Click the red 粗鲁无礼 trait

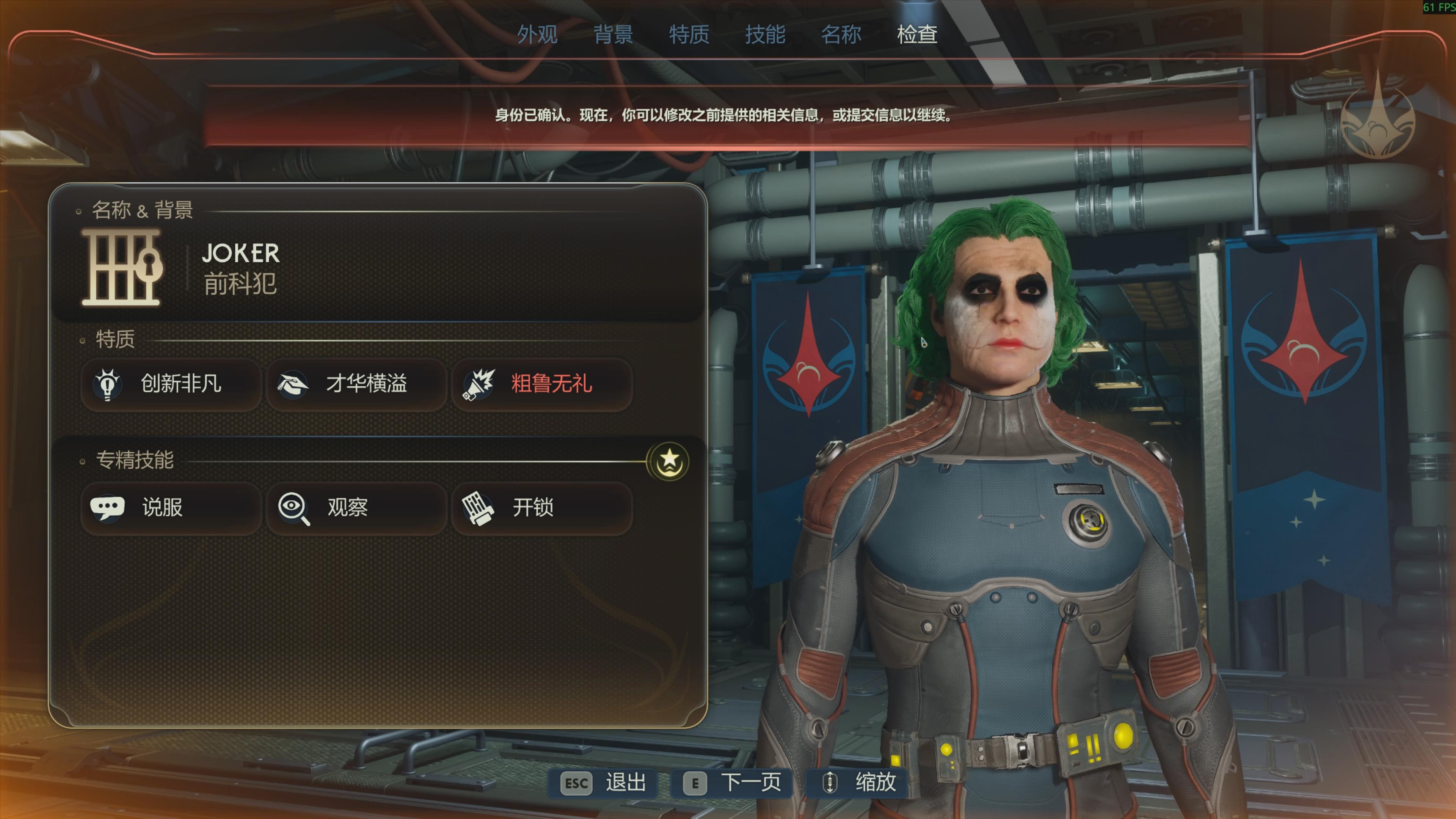point(541,384)
